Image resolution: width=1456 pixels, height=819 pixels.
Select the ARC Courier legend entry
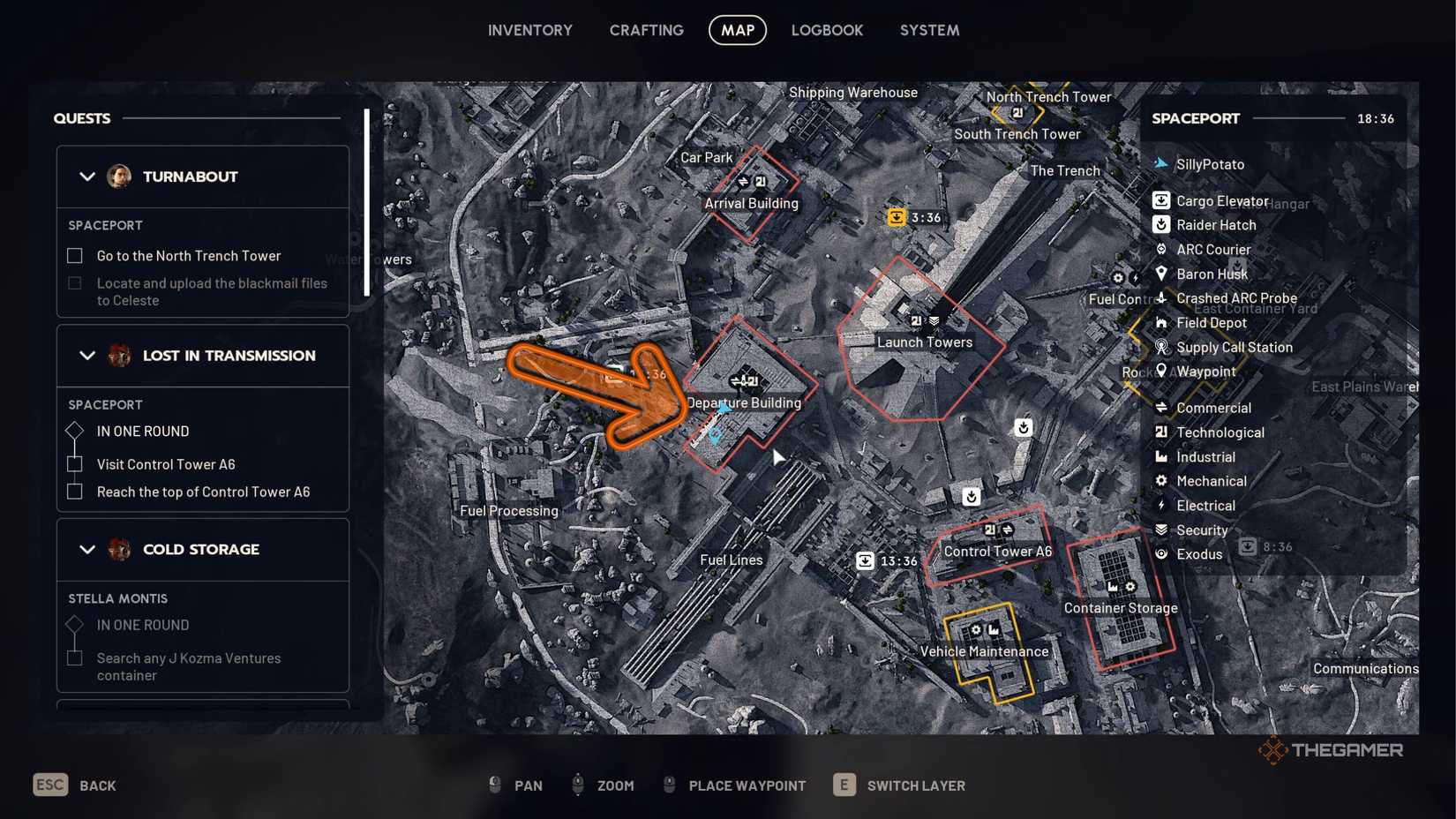click(1161, 249)
